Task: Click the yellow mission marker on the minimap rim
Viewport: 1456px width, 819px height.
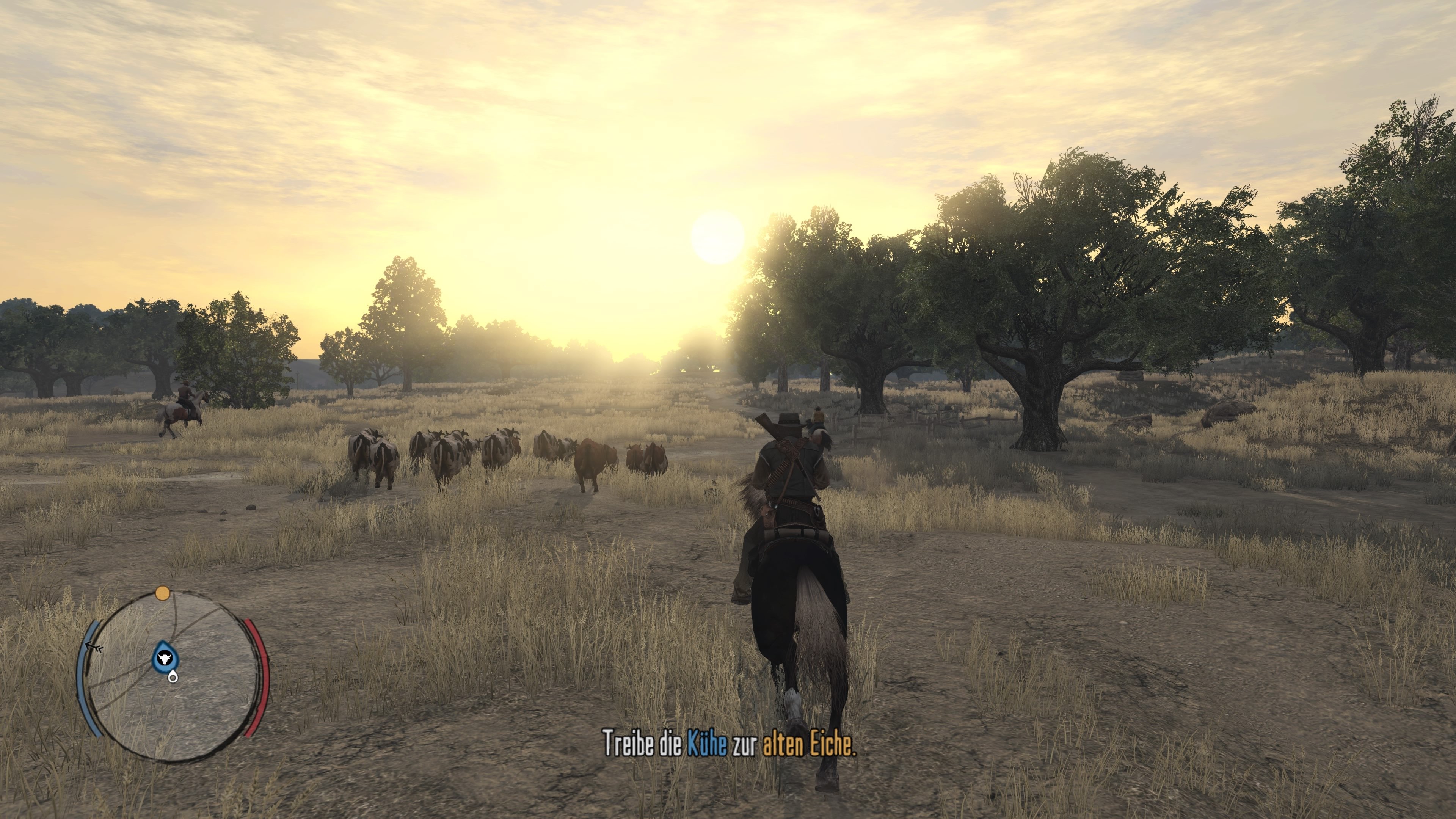Action: tap(163, 593)
